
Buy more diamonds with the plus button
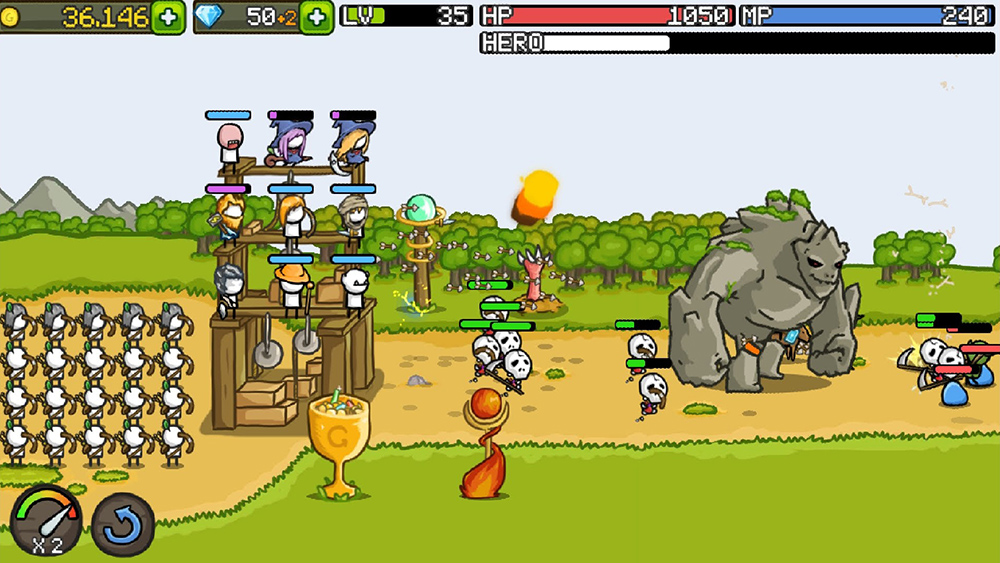(317, 17)
